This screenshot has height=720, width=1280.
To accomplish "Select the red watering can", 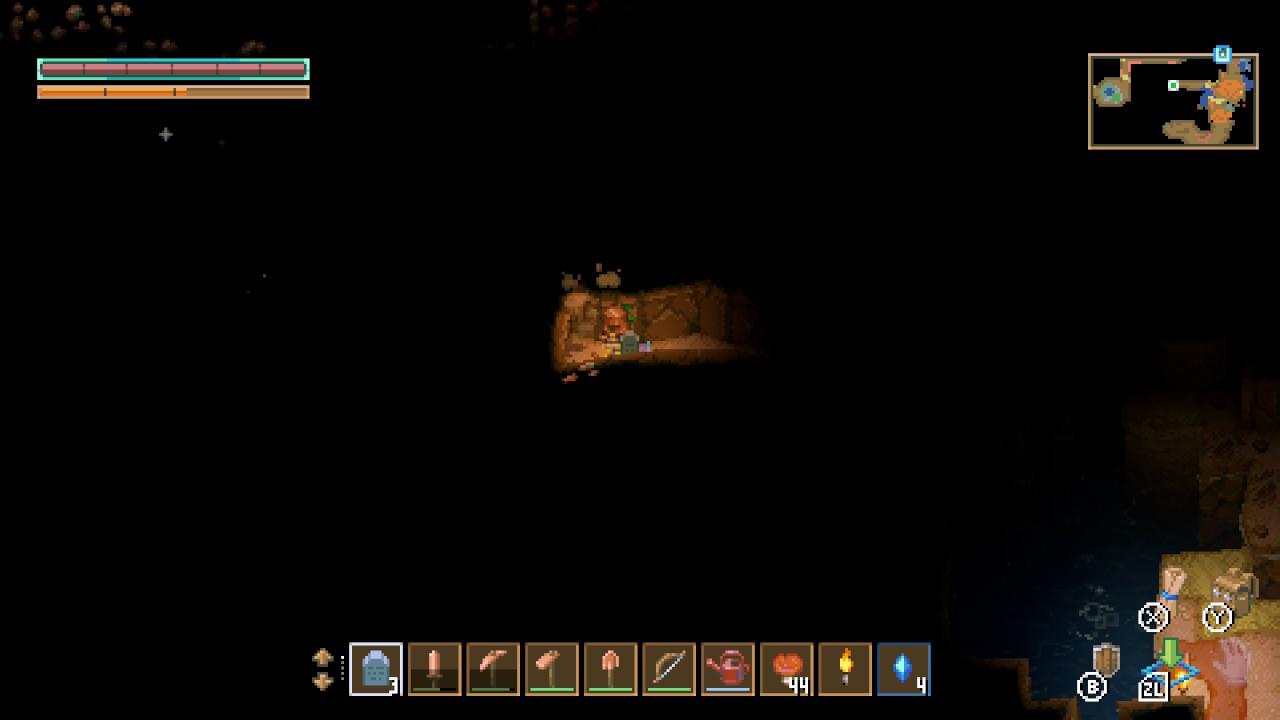I will [728, 669].
